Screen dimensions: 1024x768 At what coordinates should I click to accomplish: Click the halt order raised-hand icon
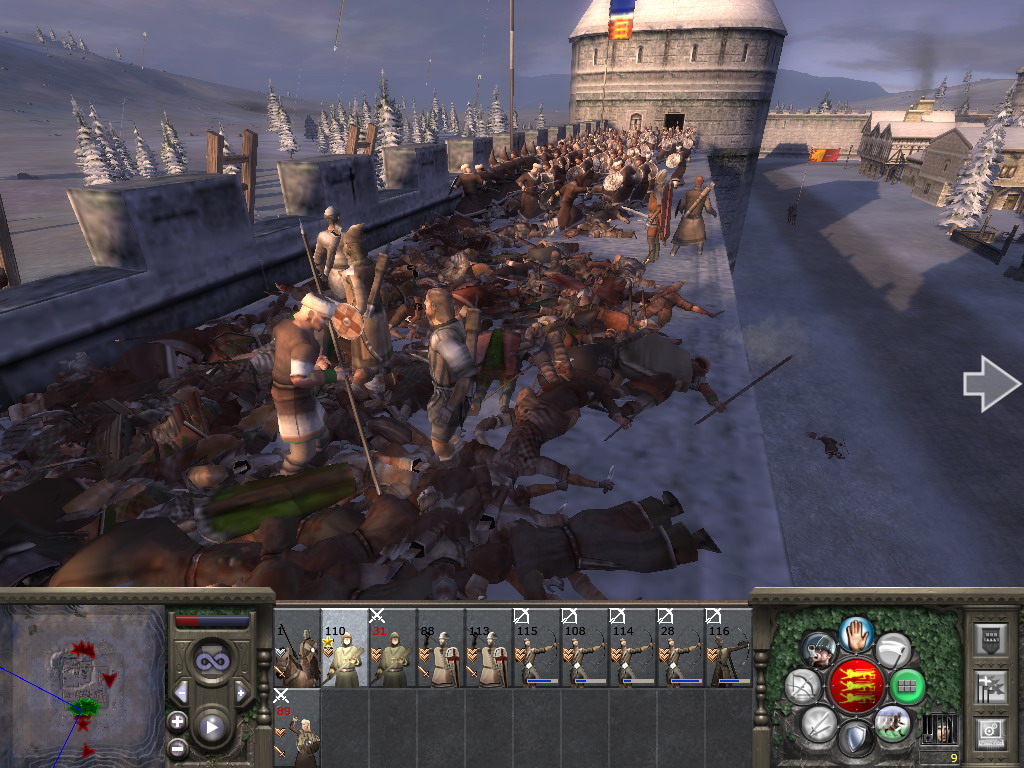pos(856,633)
